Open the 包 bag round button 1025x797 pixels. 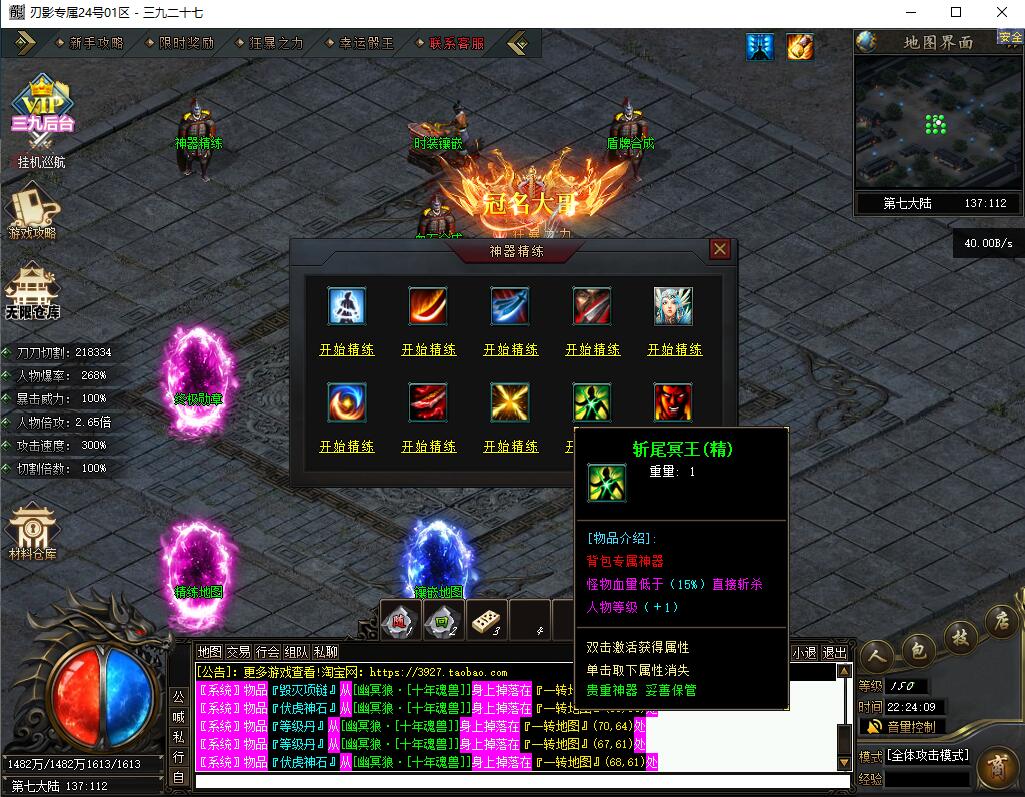pyautogui.click(x=918, y=650)
